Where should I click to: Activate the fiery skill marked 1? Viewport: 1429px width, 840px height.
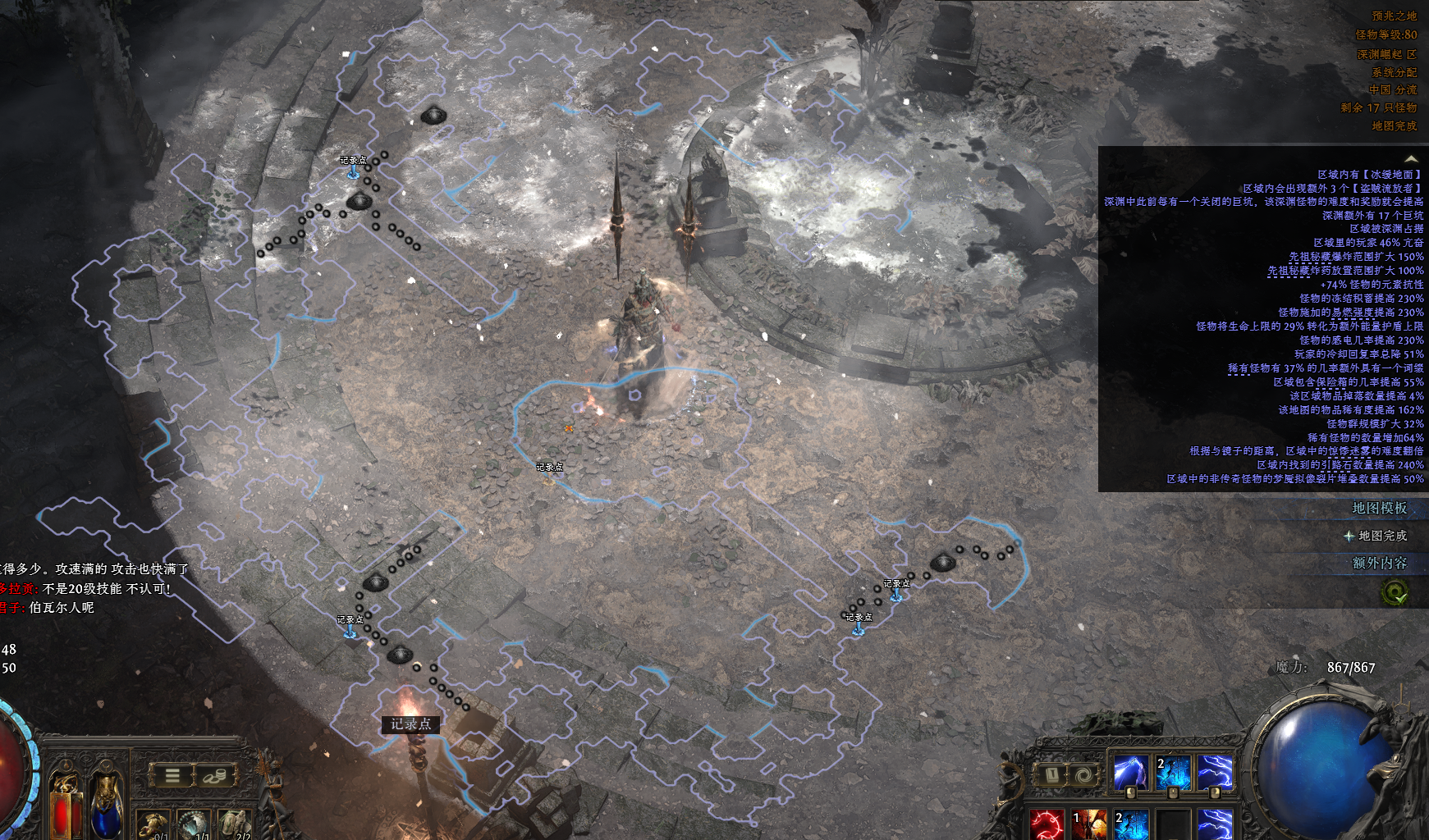point(1089,824)
